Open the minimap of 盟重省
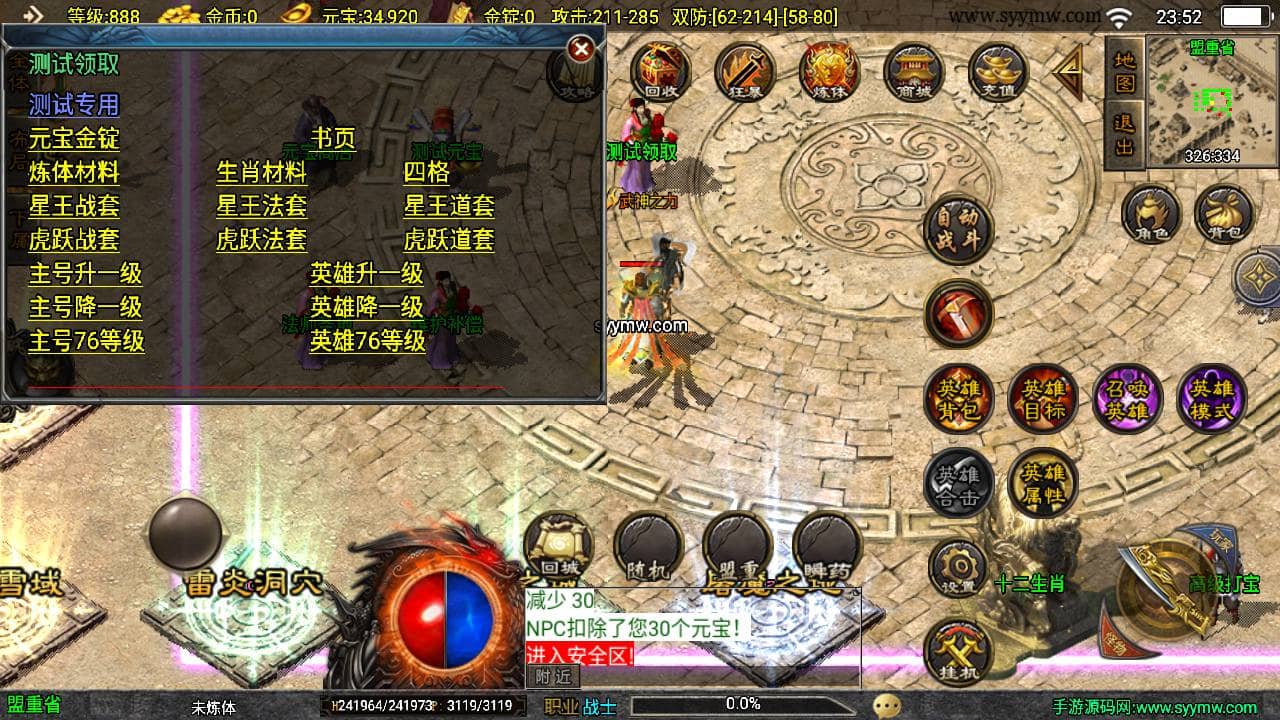The width and height of the screenshot is (1280, 720). [1211, 100]
